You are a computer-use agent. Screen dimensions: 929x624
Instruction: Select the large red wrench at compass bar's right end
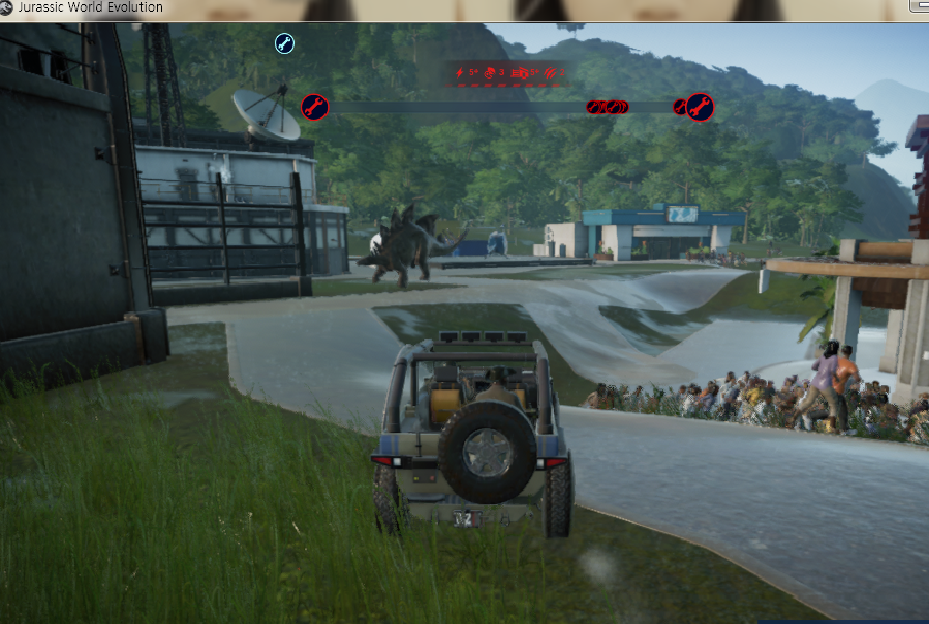(x=699, y=106)
